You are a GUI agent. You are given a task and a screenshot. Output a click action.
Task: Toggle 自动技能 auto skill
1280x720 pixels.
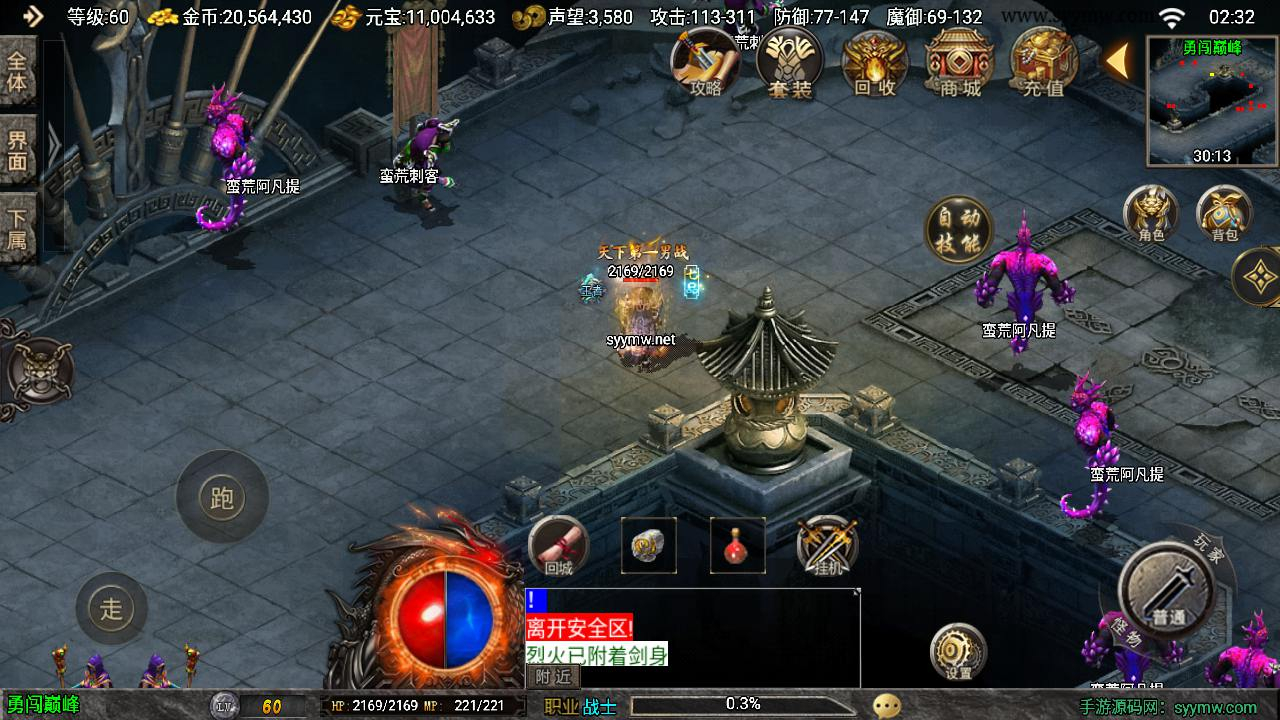[x=958, y=230]
